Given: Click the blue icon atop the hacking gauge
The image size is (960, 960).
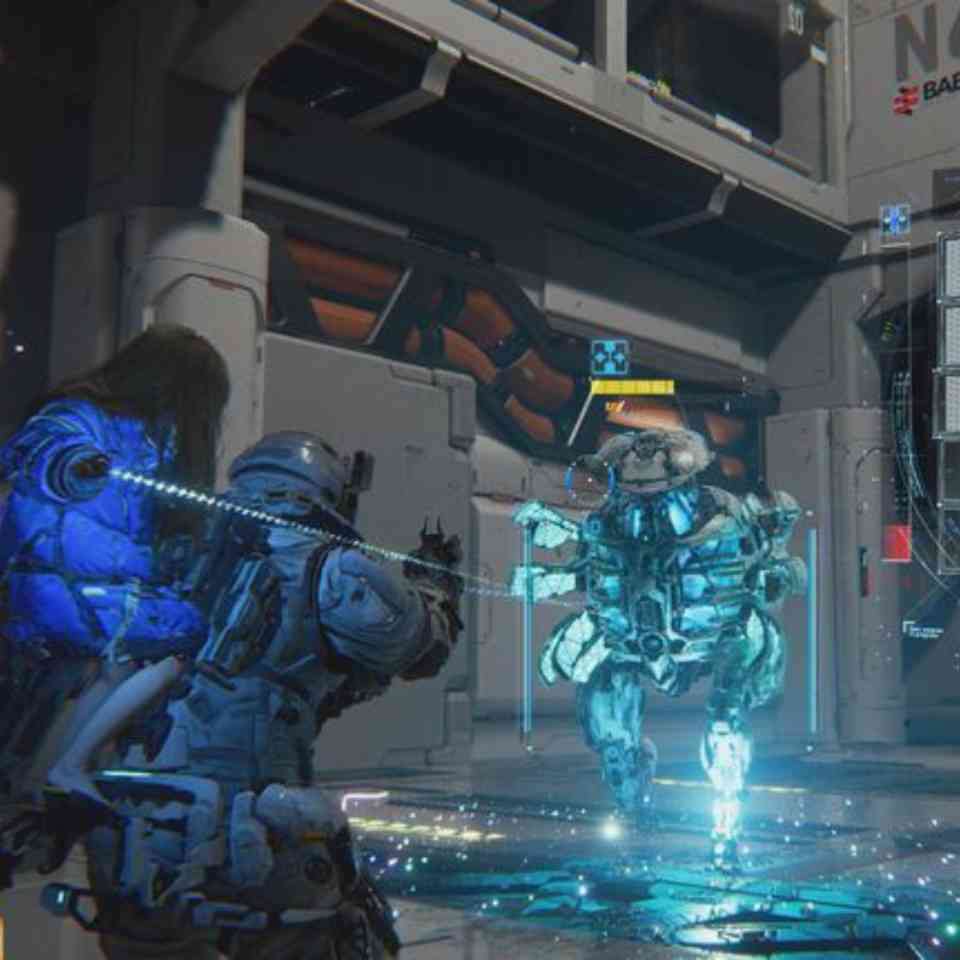Looking at the screenshot, I should 894,220.
